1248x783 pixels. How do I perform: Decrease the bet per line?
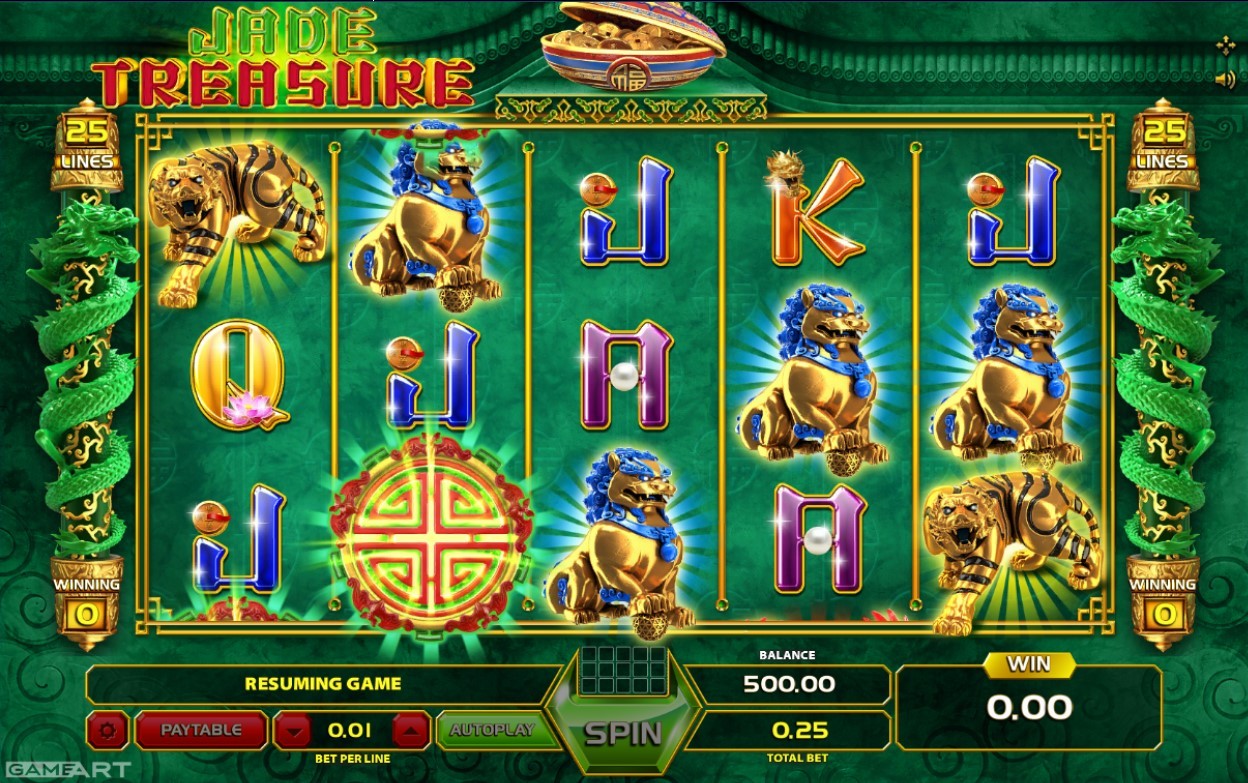point(292,731)
